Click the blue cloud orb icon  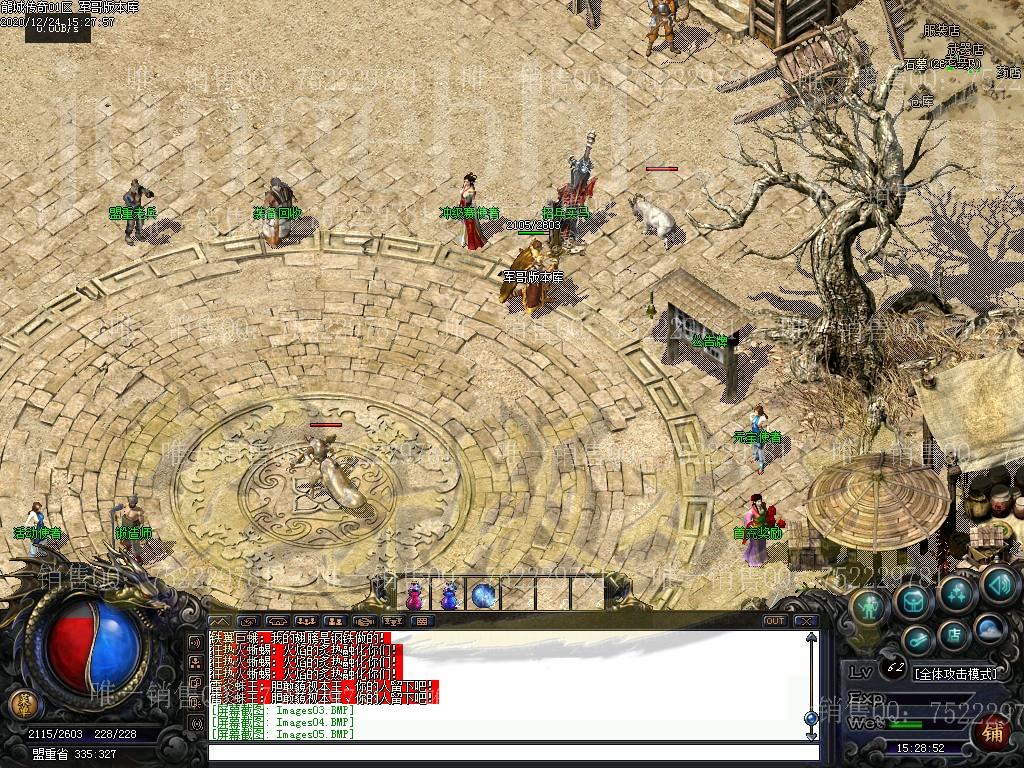[989, 629]
